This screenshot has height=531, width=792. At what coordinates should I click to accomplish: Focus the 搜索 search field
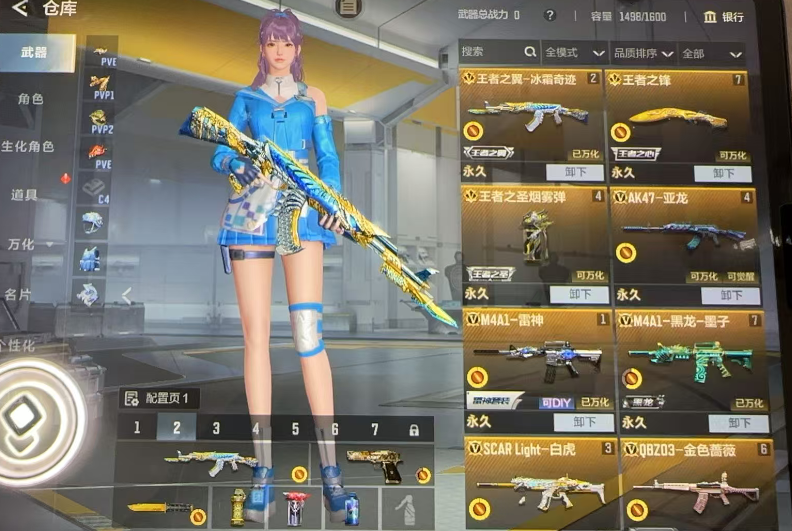[x=490, y=52]
